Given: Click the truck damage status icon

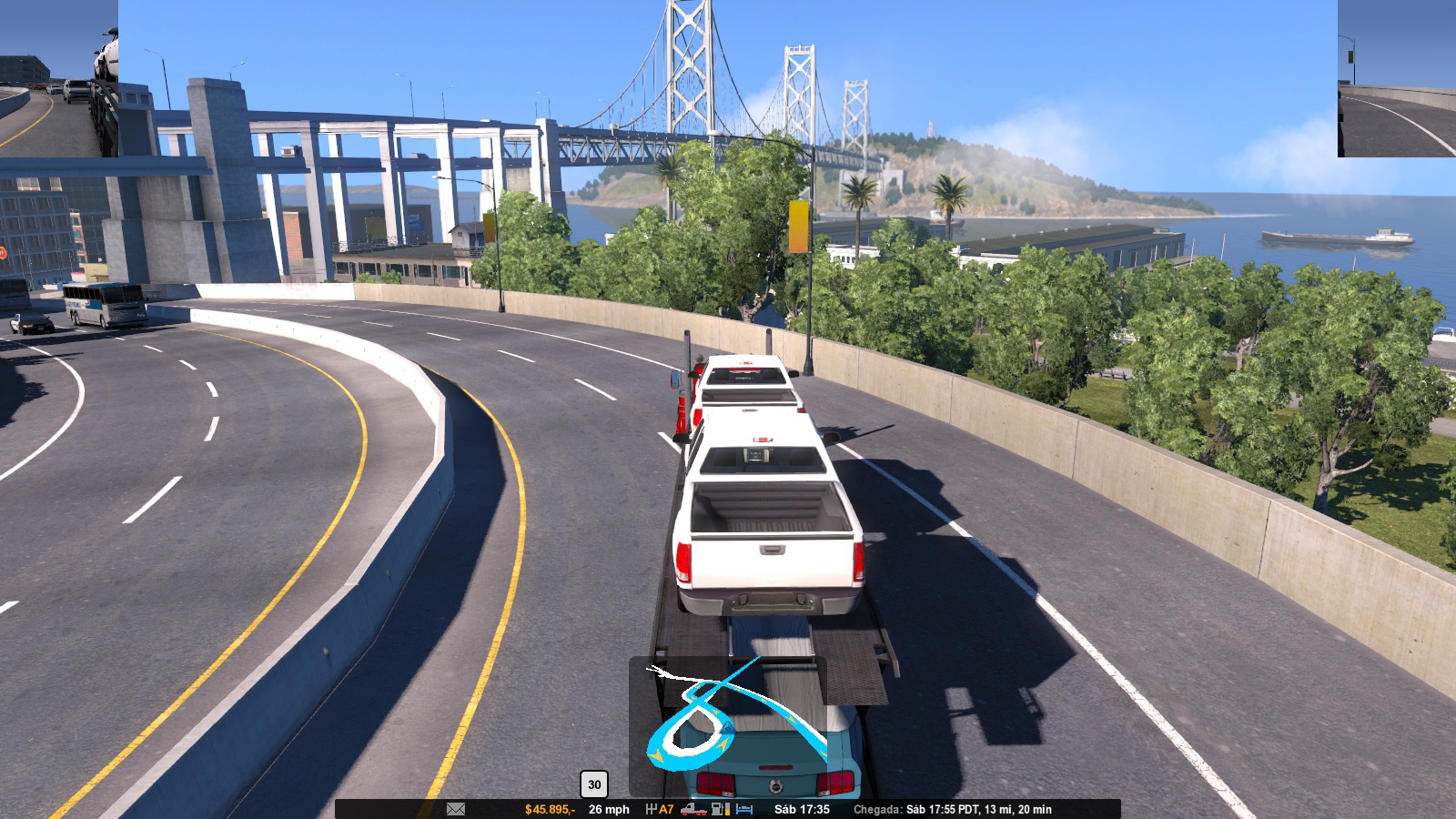Looking at the screenshot, I should (693, 809).
